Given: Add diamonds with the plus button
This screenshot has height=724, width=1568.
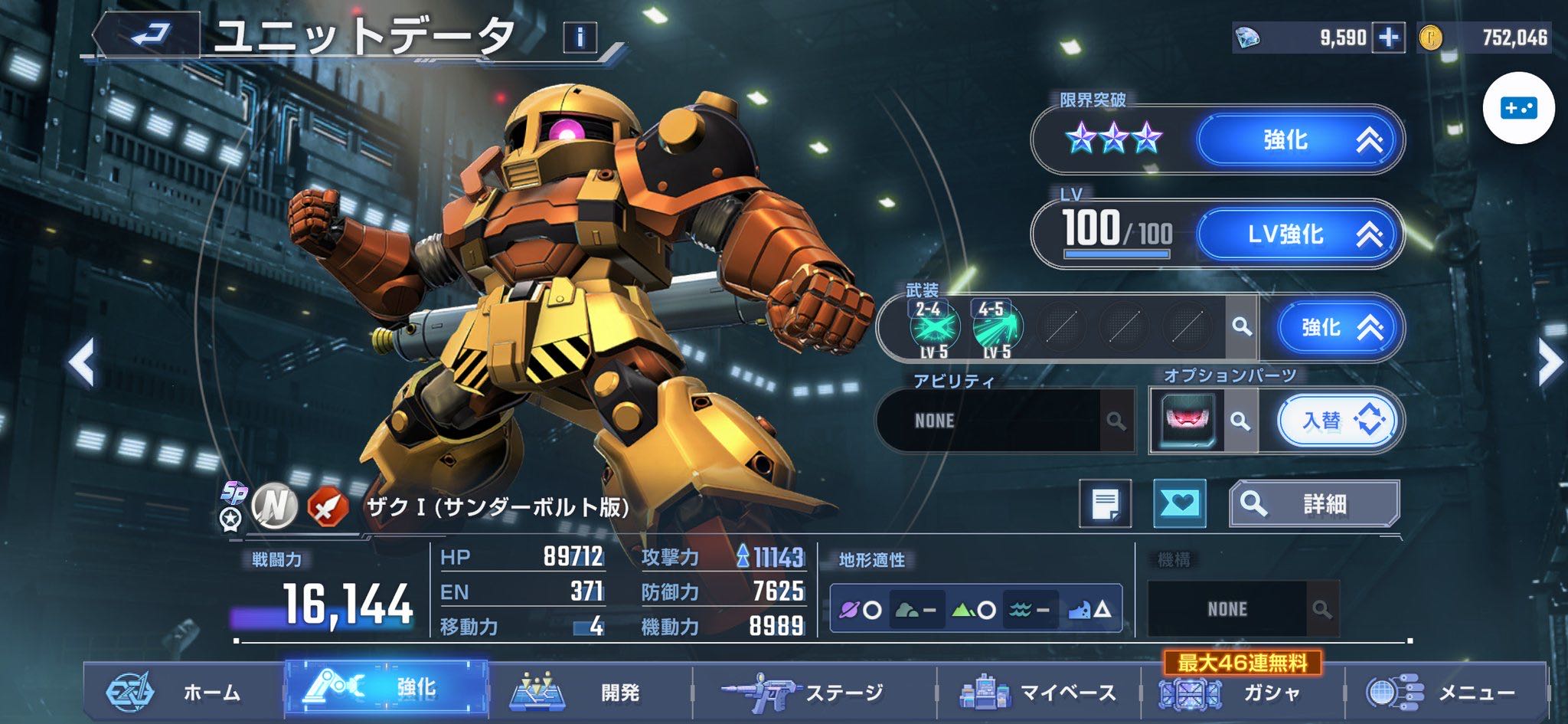Looking at the screenshot, I should point(1388,38).
